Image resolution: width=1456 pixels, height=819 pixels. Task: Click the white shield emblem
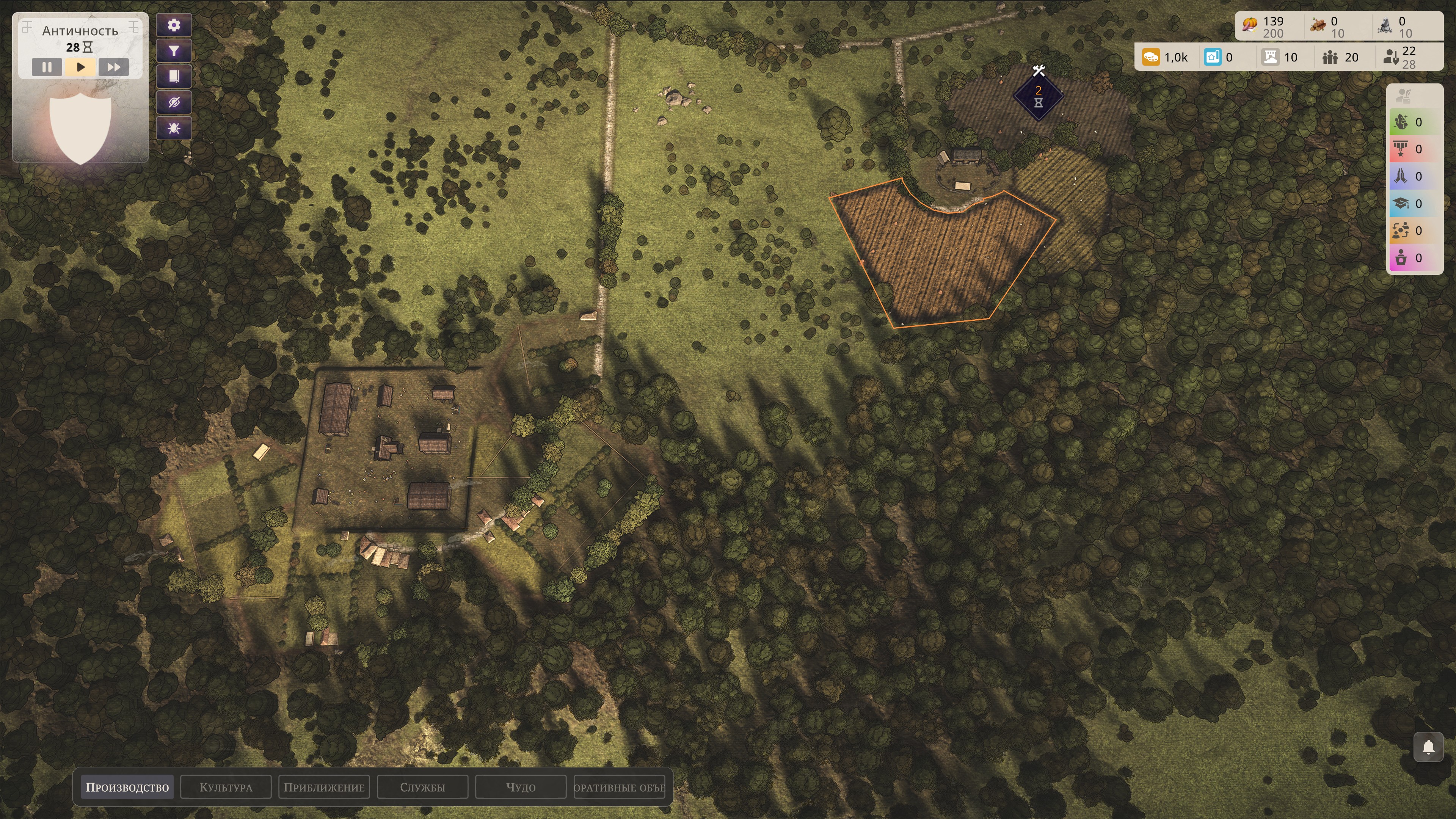tap(80, 128)
